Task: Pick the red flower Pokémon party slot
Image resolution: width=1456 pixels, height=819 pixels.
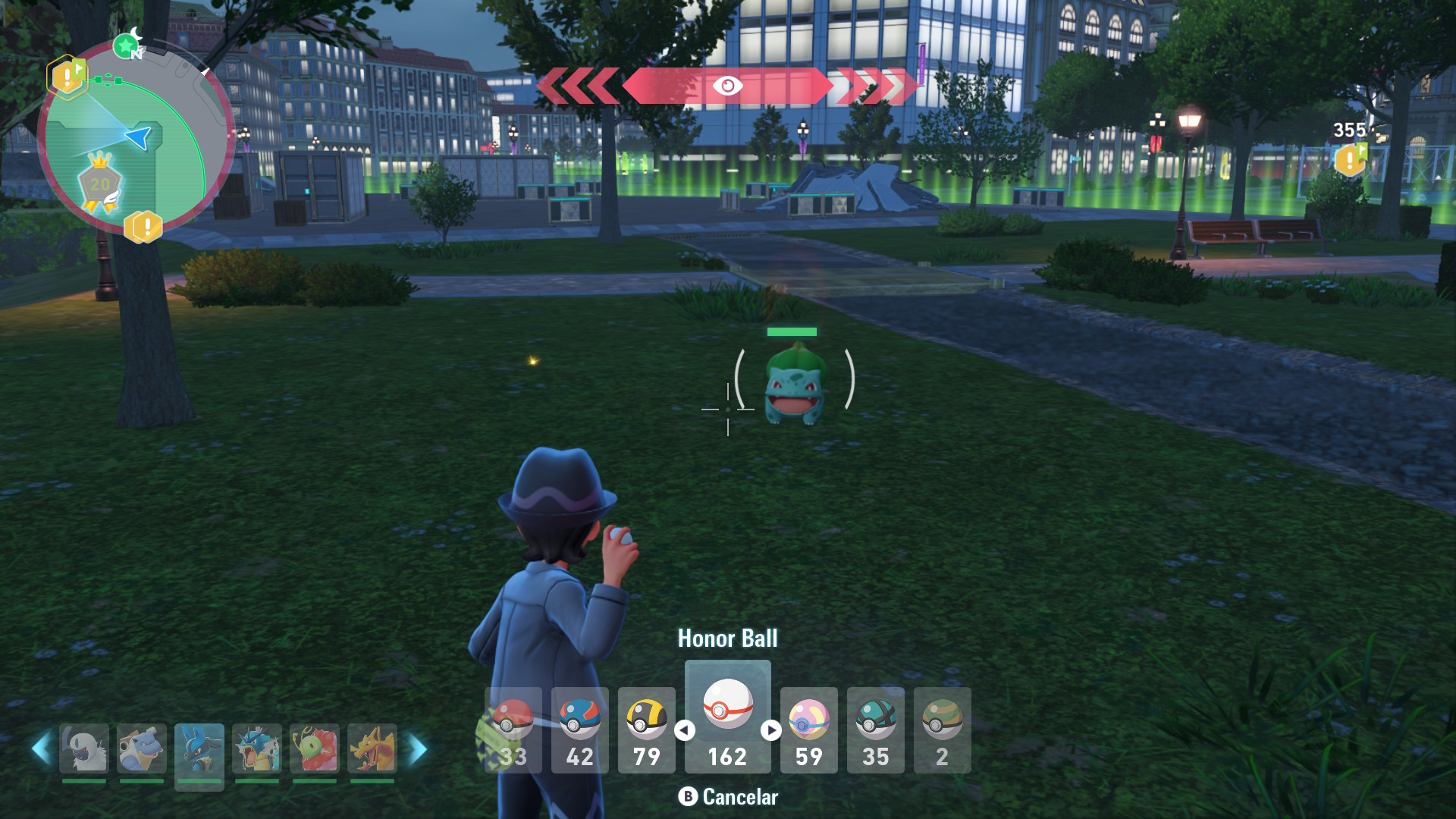Action: coord(315,749)
